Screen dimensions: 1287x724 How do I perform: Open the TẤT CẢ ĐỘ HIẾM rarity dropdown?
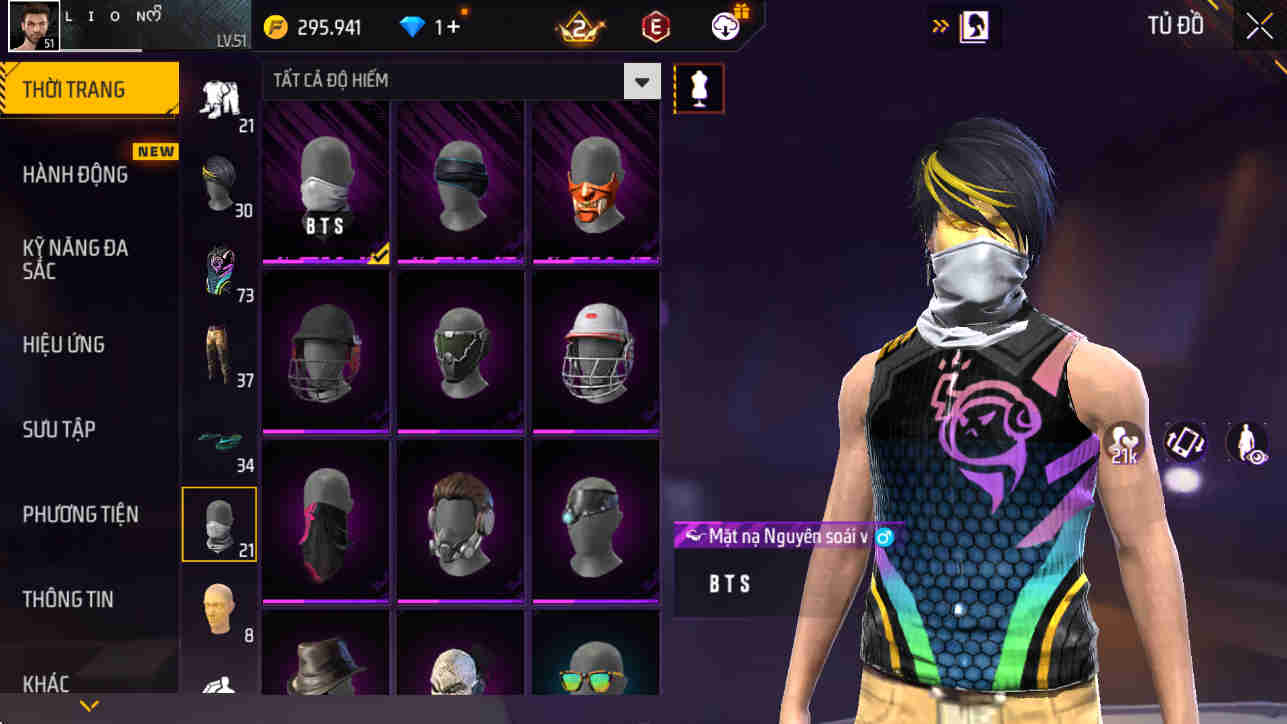click(640, 80)
